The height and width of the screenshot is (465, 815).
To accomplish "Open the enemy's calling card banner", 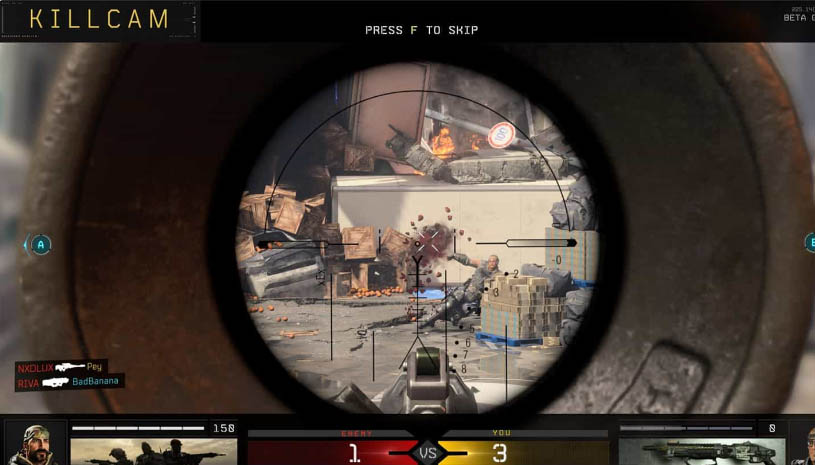I will pos(140,451).
